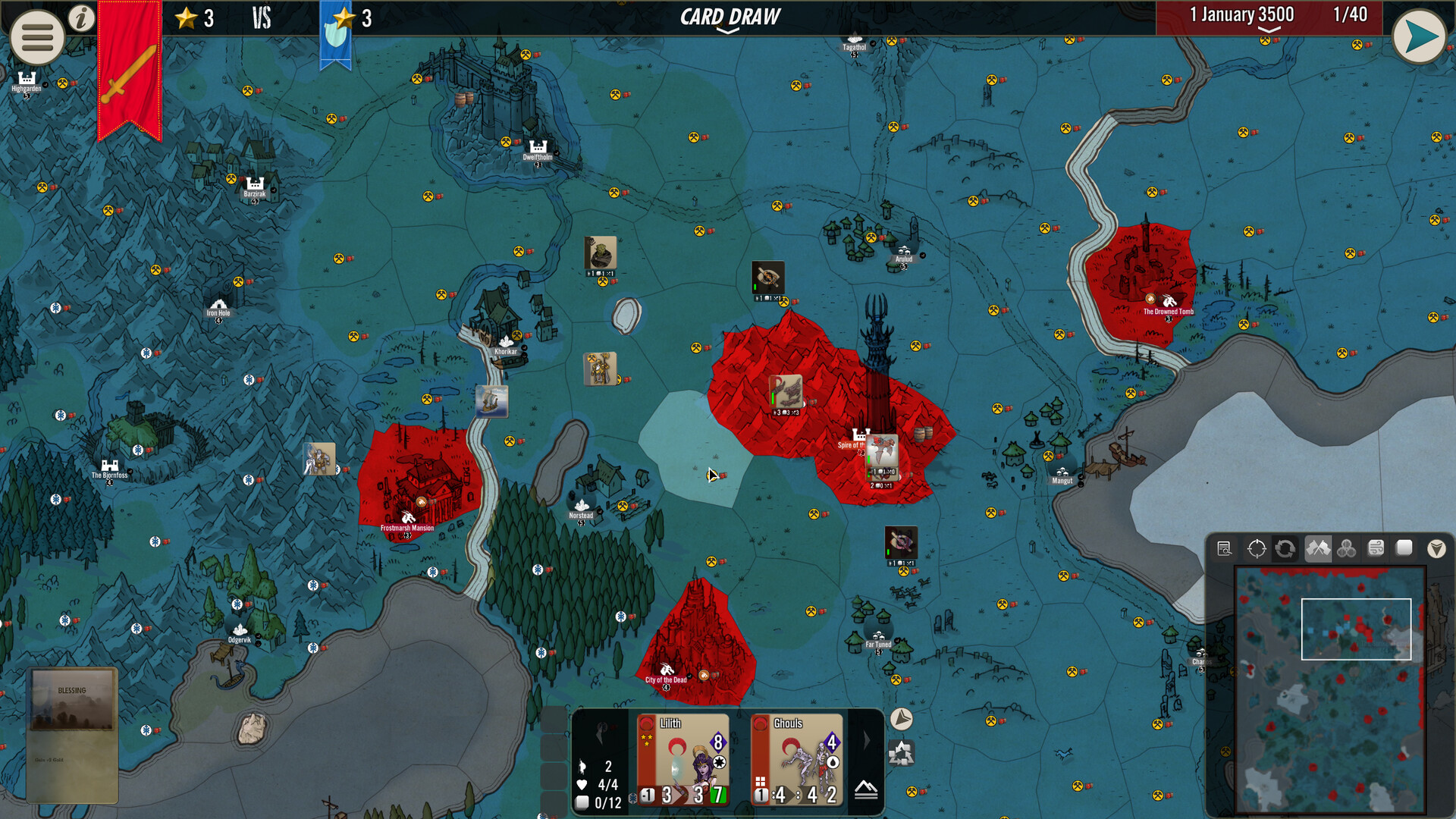Toggle the wind map filter

point(1376,548)
